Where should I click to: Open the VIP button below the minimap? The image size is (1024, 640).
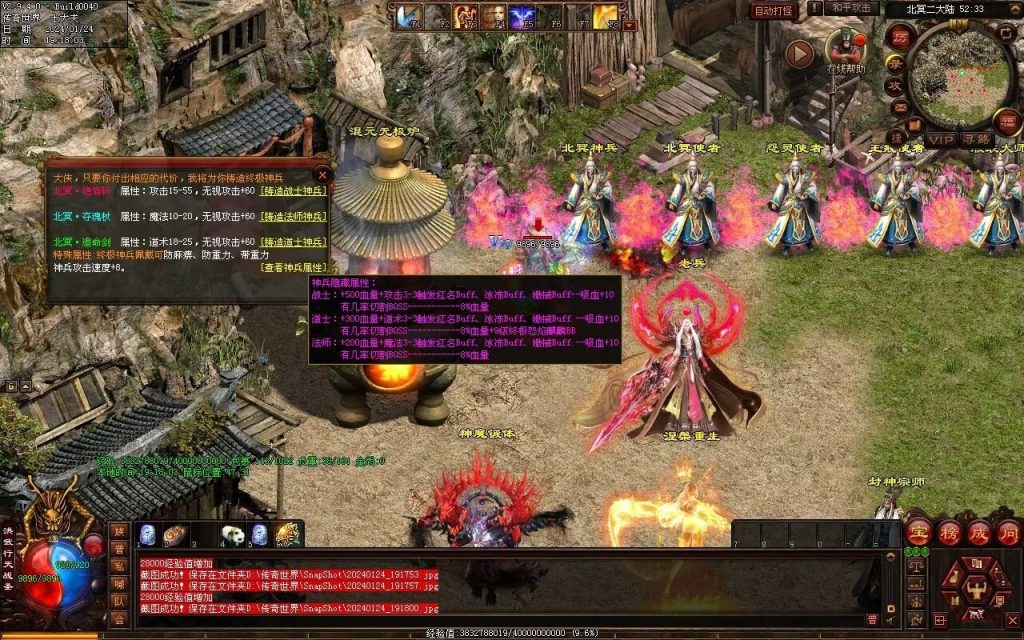(939, 139)
